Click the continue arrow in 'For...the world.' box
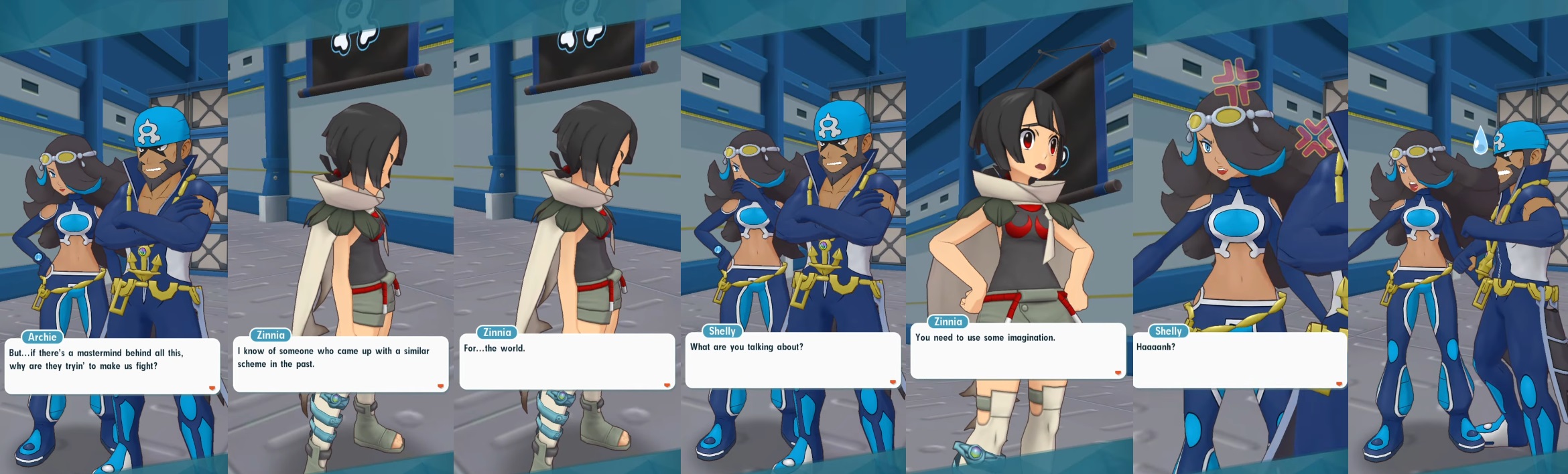Image resolution: width=1568 pixels, height=474 pixels. coord(667,385)
